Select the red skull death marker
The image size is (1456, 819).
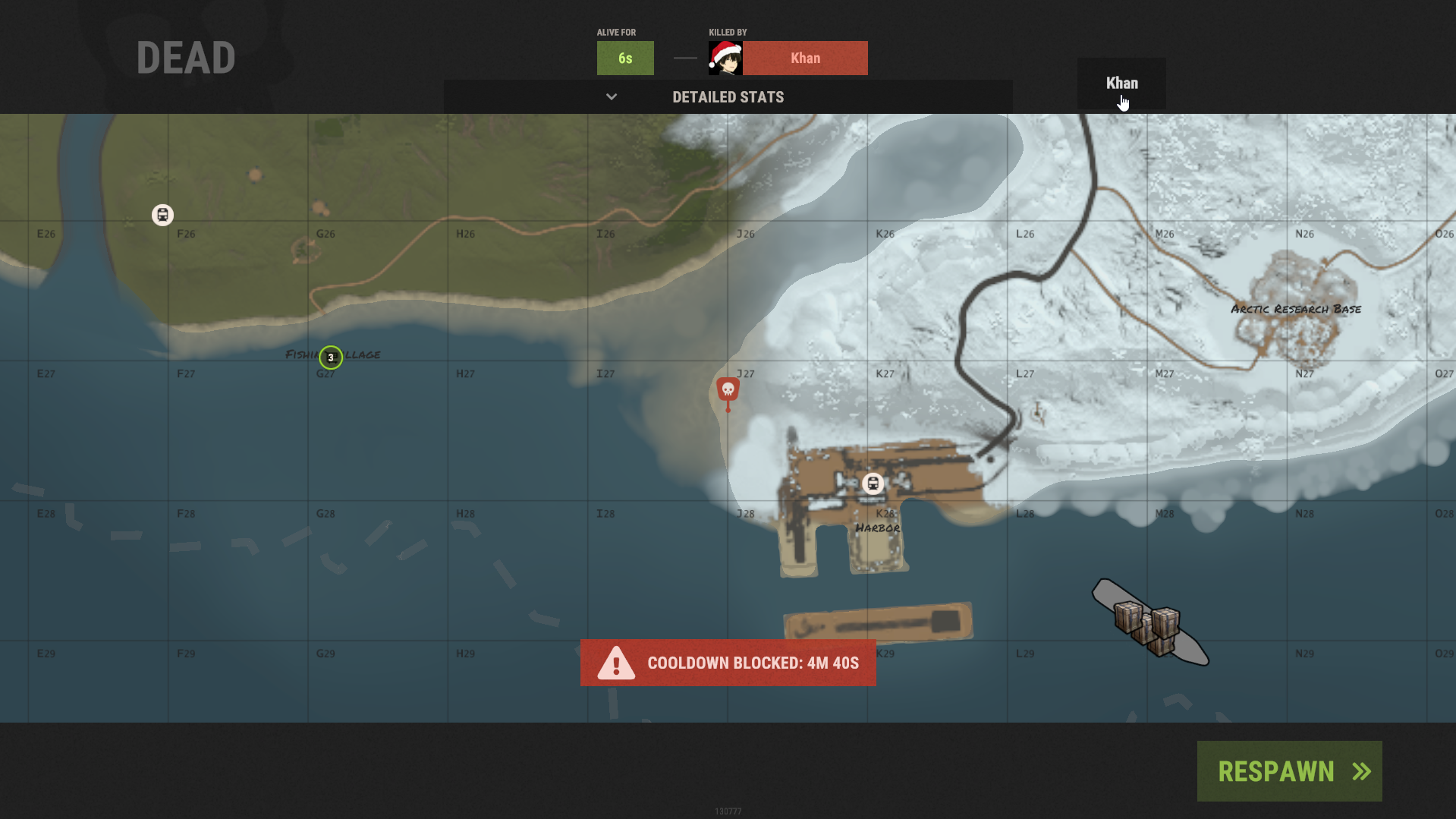tap(728, 391)
